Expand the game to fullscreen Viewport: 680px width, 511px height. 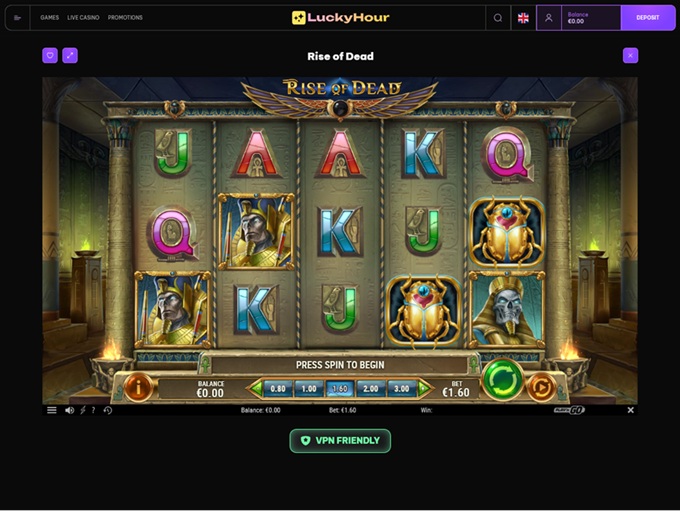click(70, 56)
